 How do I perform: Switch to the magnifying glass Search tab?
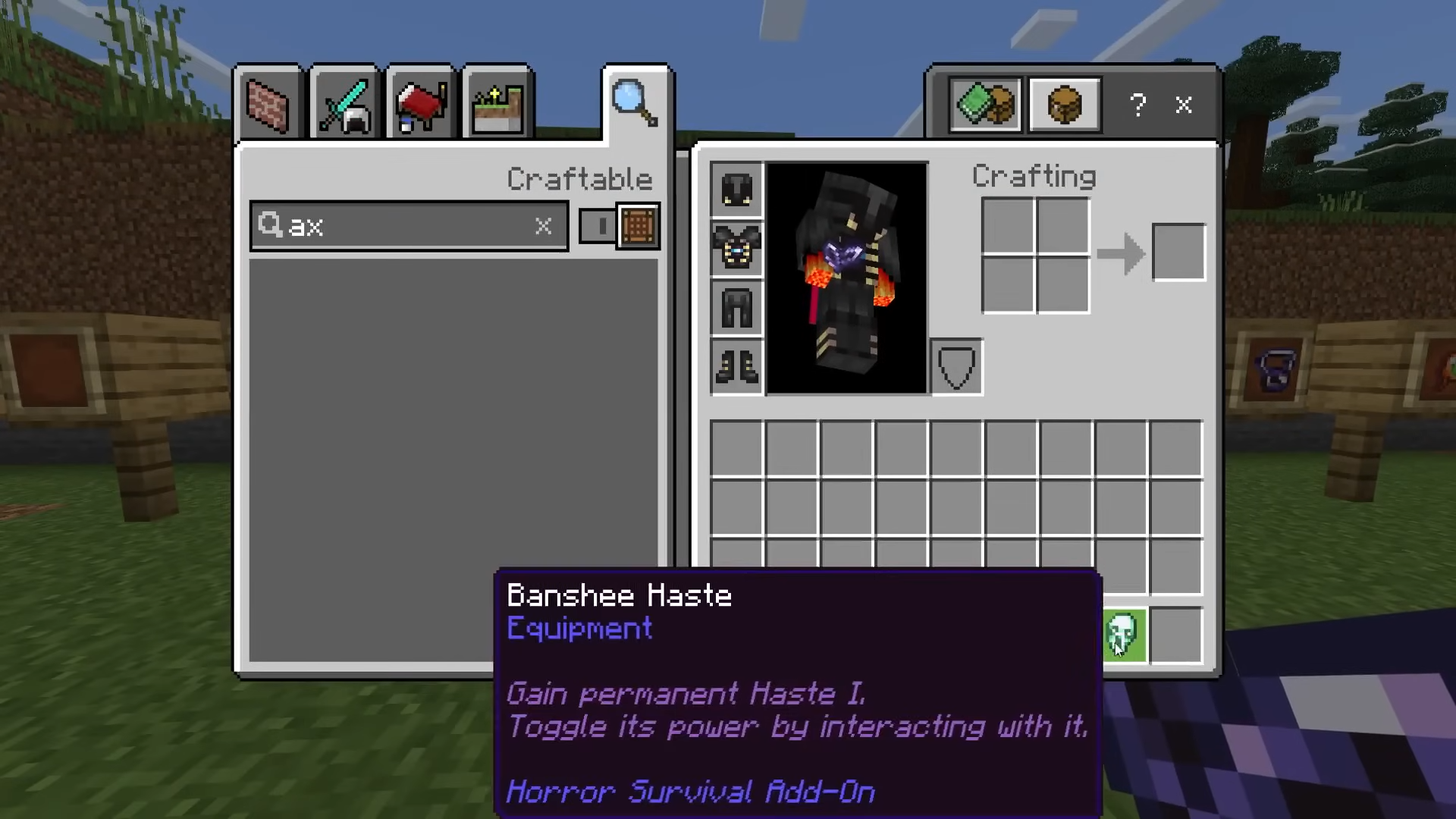(x=635, y=103)
